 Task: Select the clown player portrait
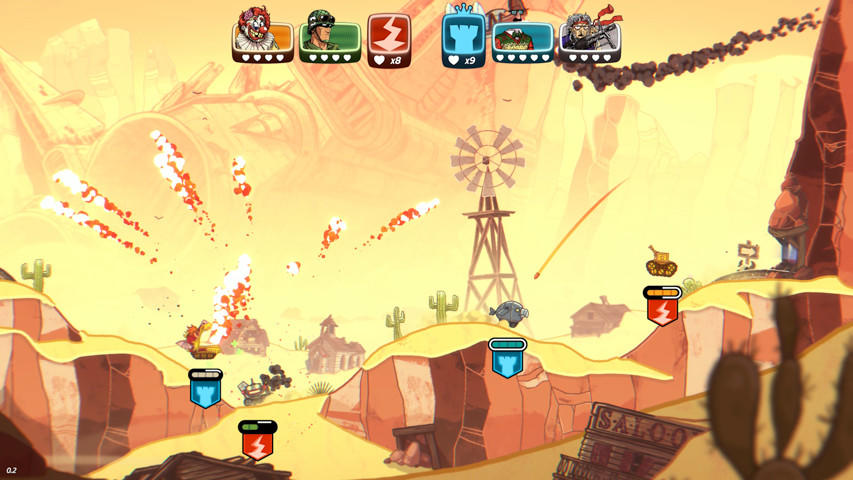coord(263,35)
